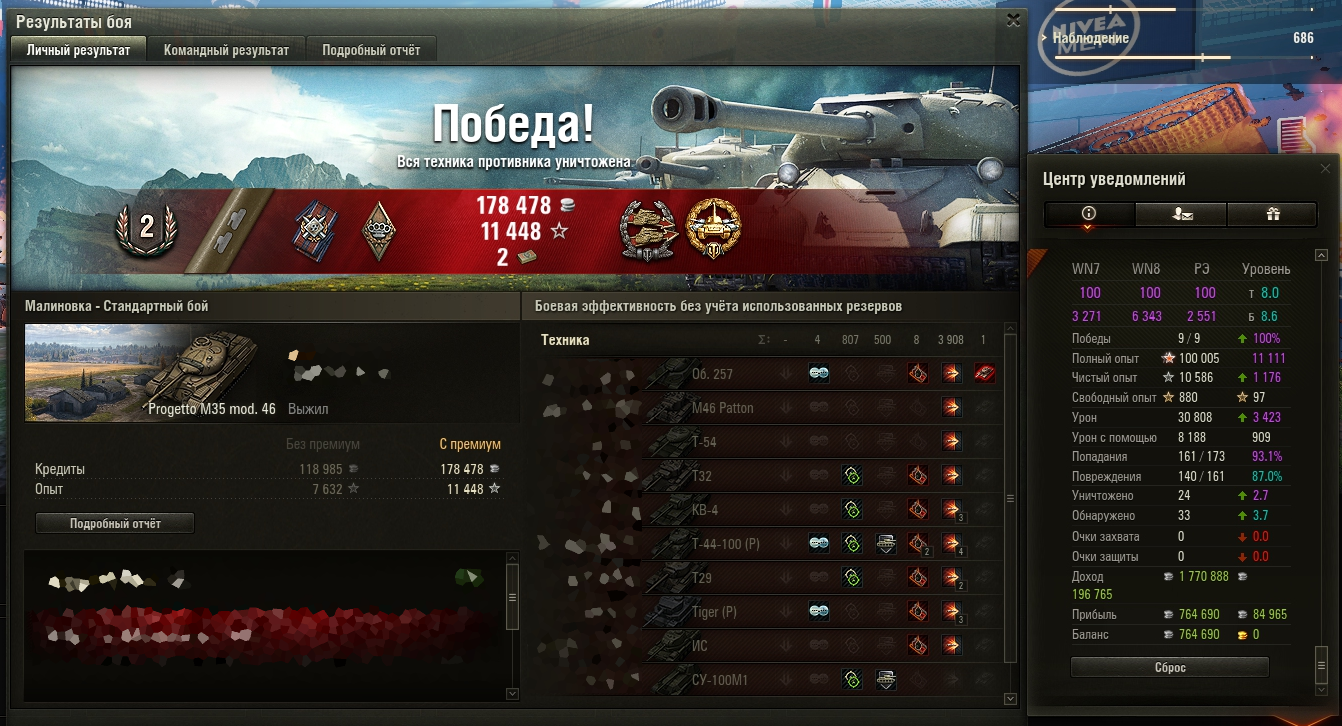
Task: Open the info notifications tab
Action: [x=1089, y=213]
